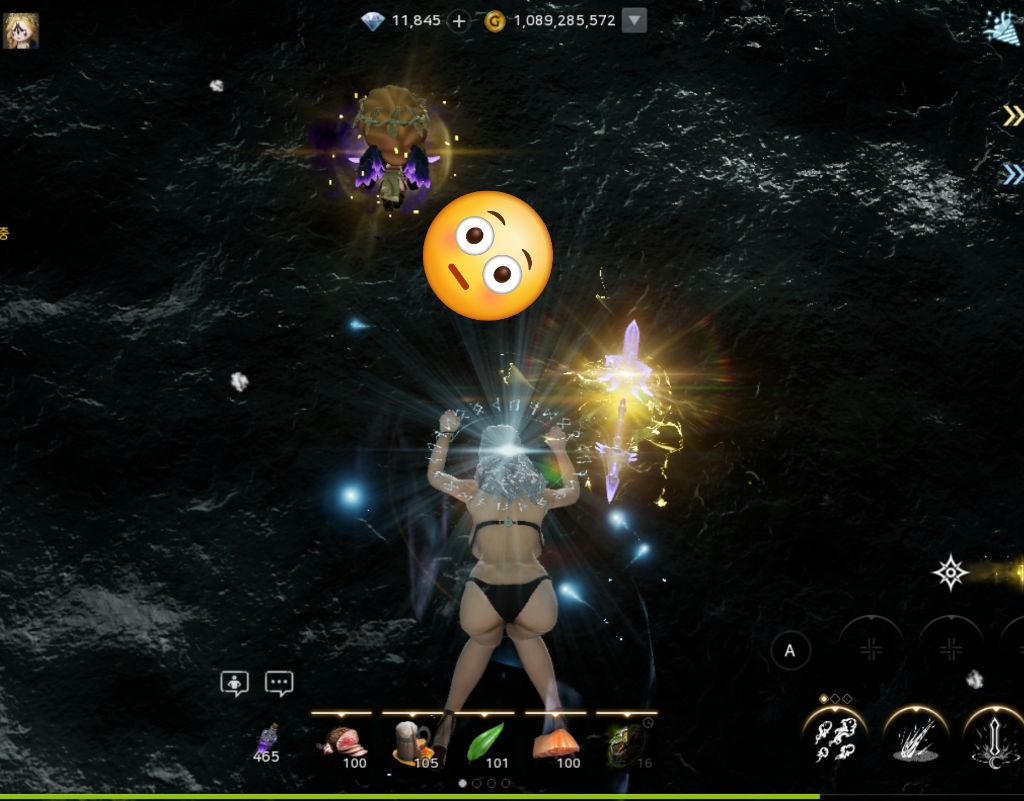Click the blue double-chevron arrow
Screen dimensions: 1024x801
pyautogui.click(x=1012, y=176)
